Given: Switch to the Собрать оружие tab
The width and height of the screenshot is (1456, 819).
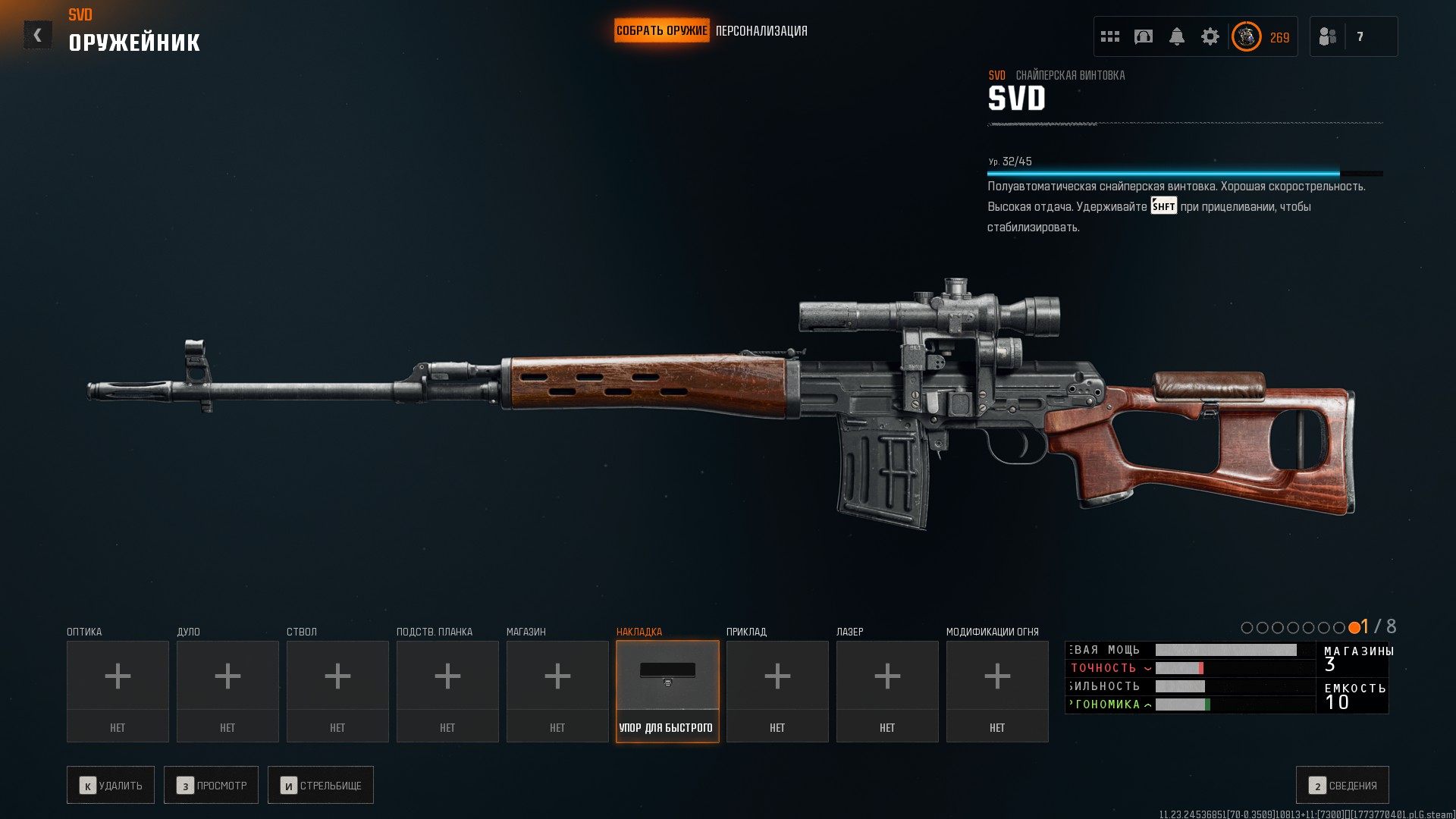Looking at the screenshot, I should [x=661, y=31].
